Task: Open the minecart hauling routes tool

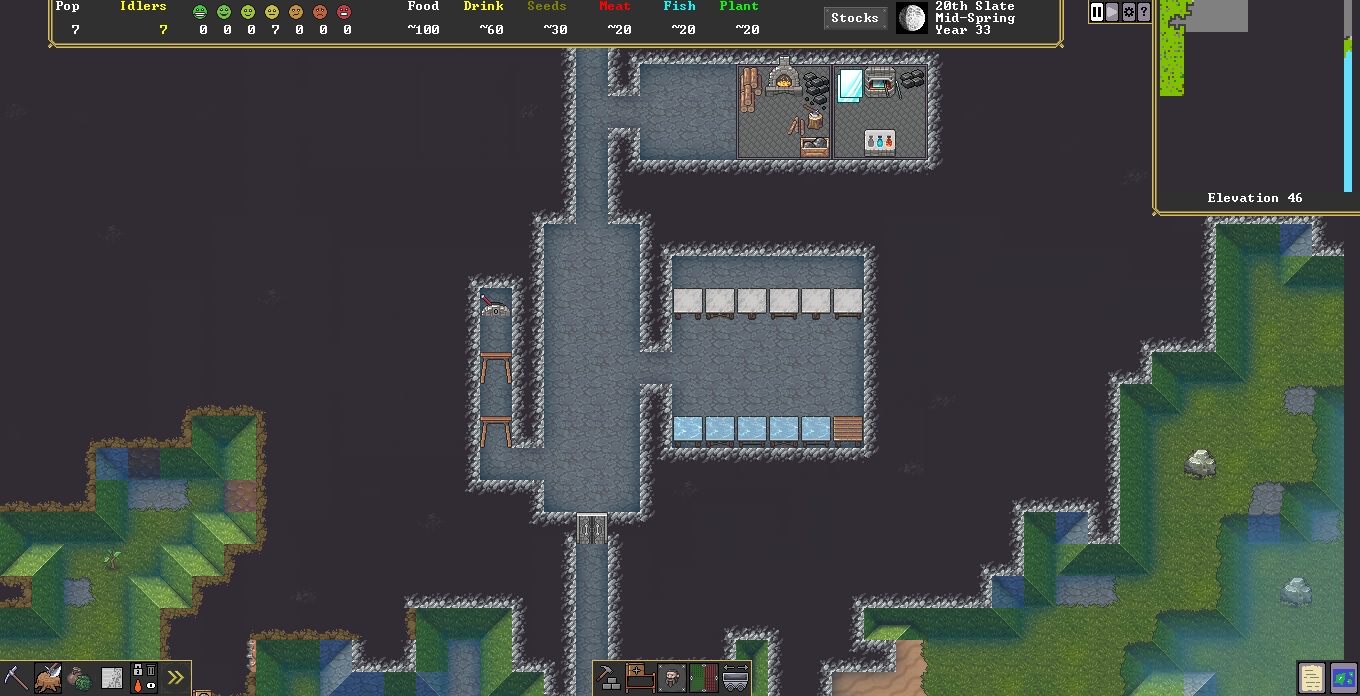Action: click(736, 678)
